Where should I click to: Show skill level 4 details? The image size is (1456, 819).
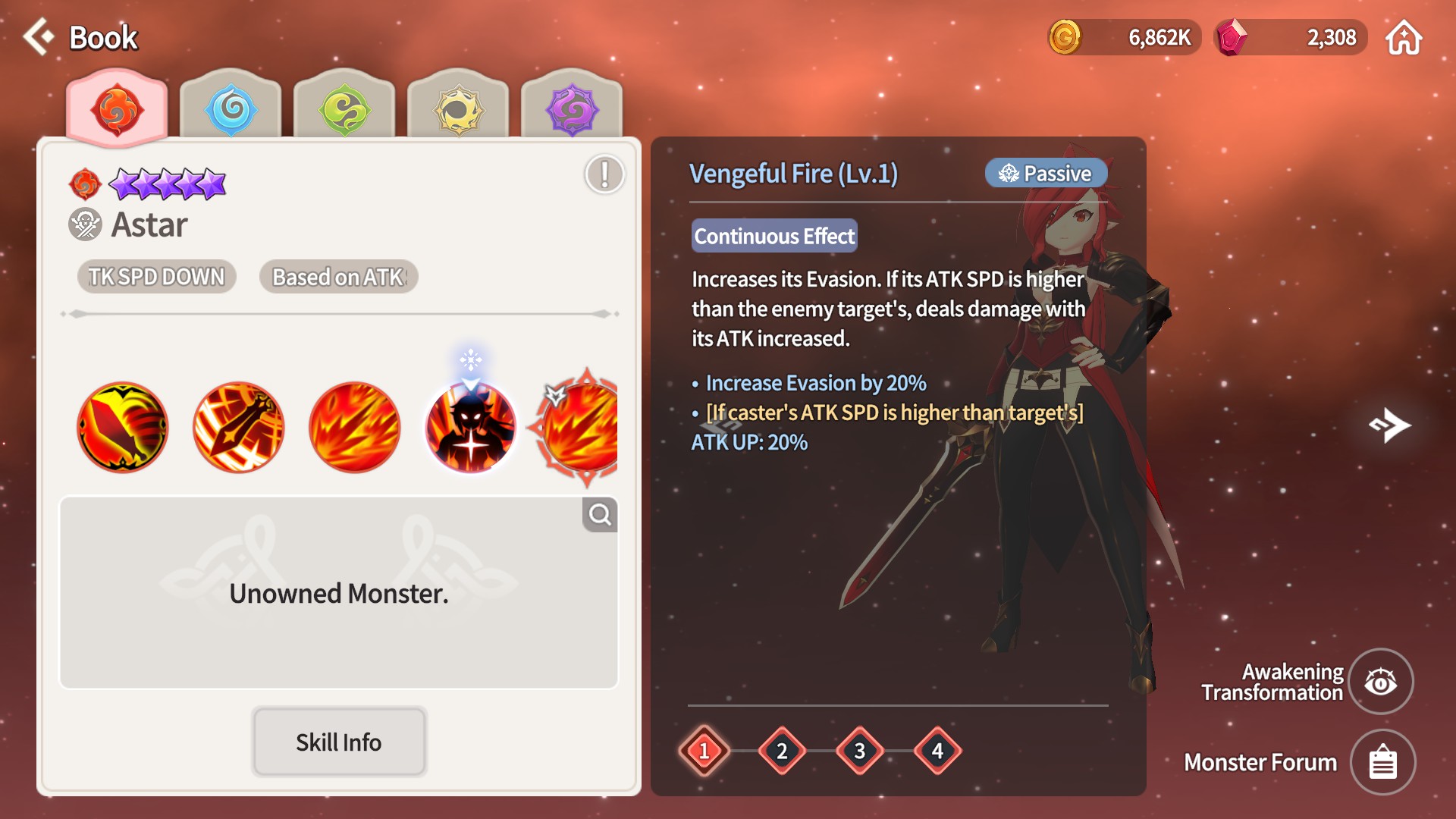click(x=938, y=751)
